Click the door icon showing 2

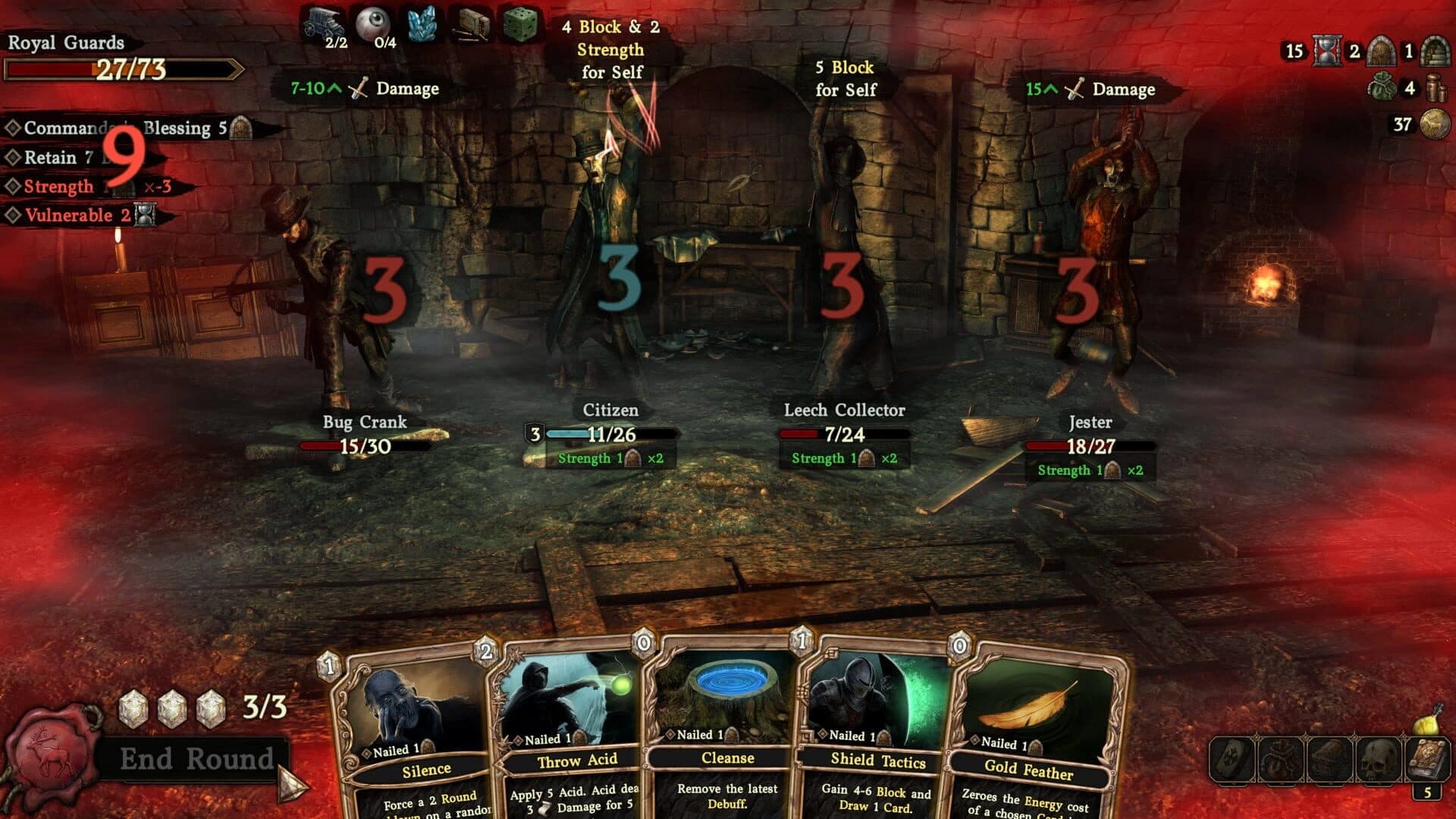1382,52
